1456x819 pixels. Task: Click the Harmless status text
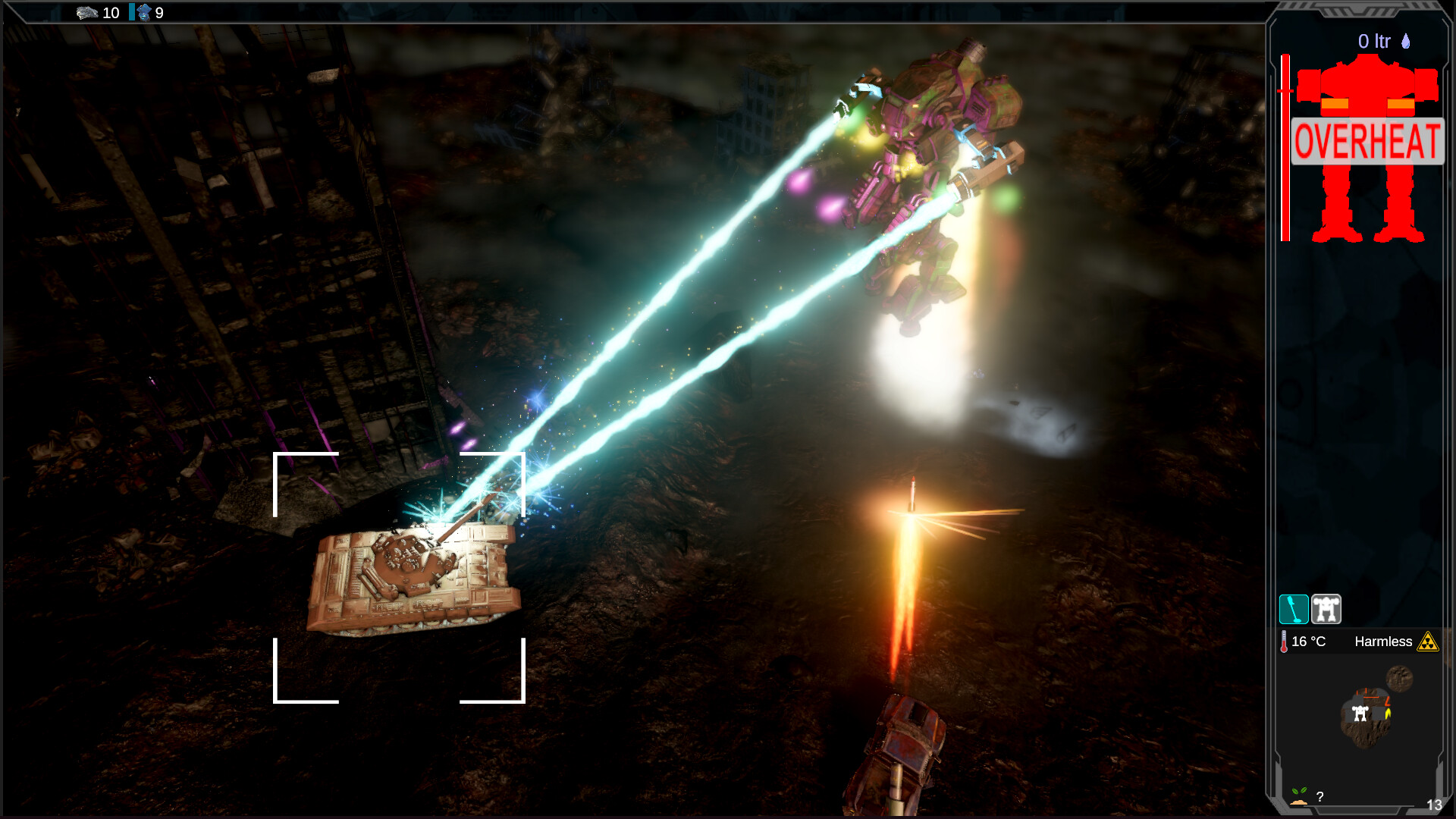[1383, 642]
